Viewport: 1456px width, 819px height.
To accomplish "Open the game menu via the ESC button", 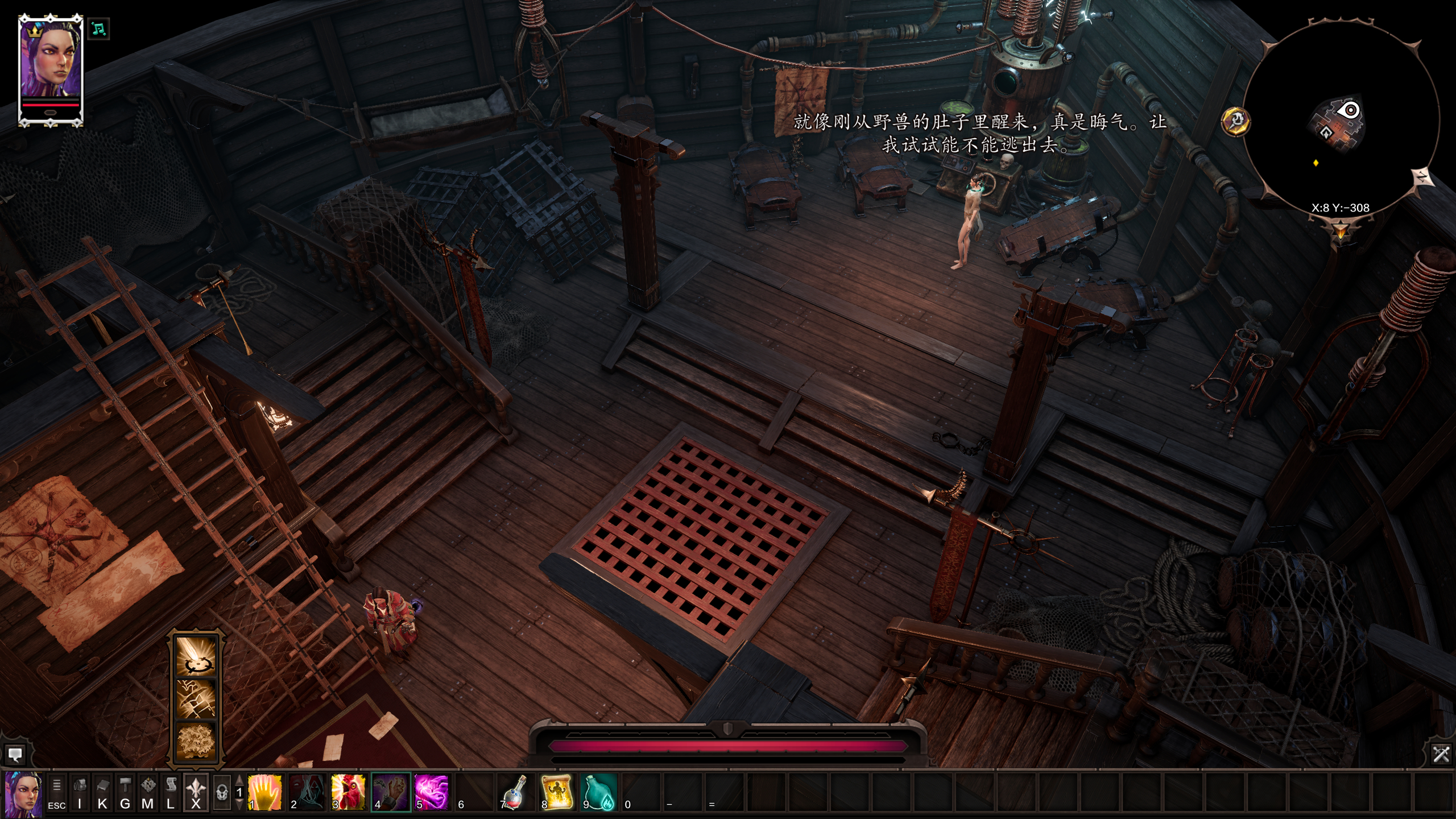I will (56, 792).
